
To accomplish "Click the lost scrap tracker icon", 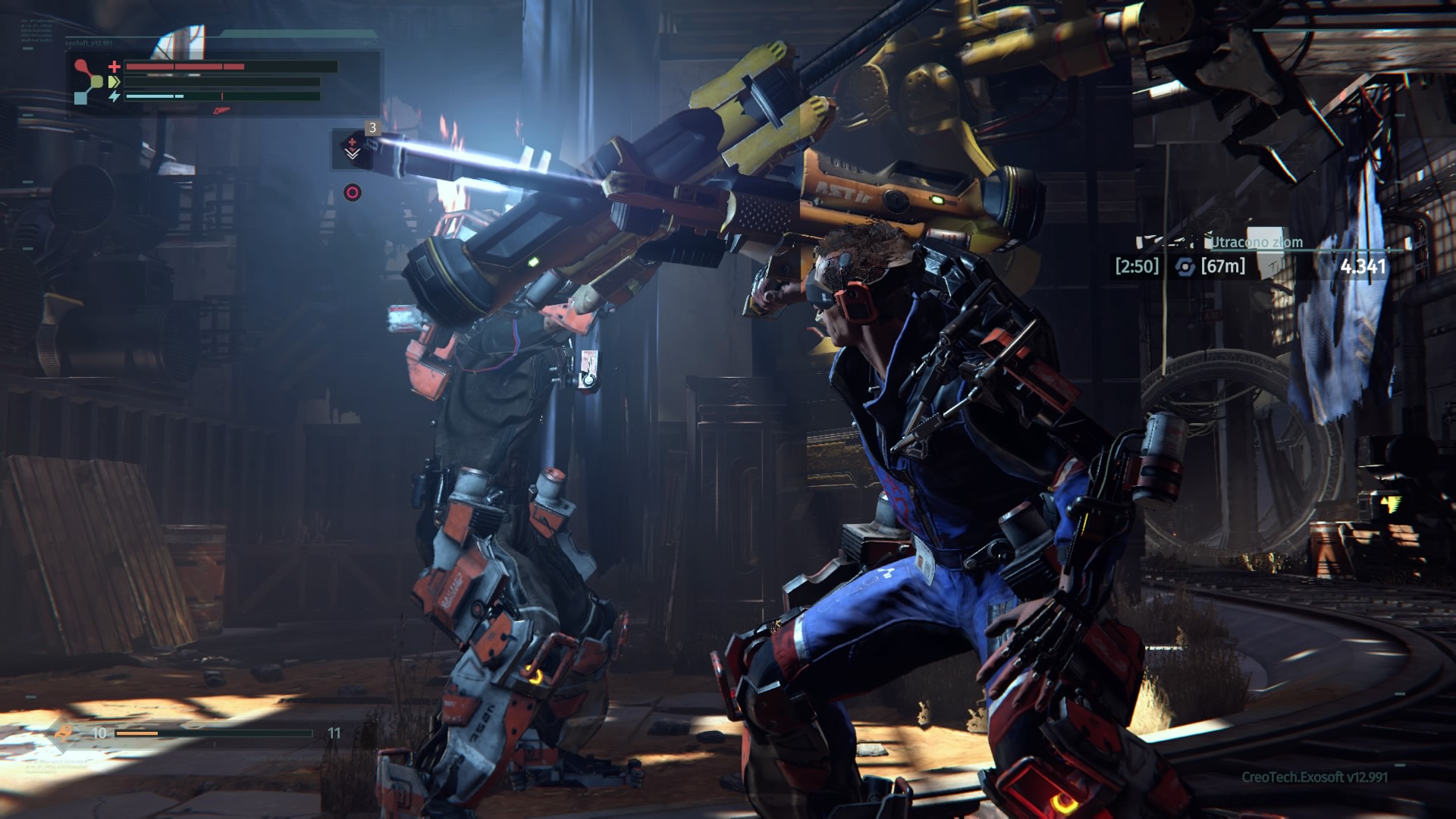I will tap(1184, 266).
